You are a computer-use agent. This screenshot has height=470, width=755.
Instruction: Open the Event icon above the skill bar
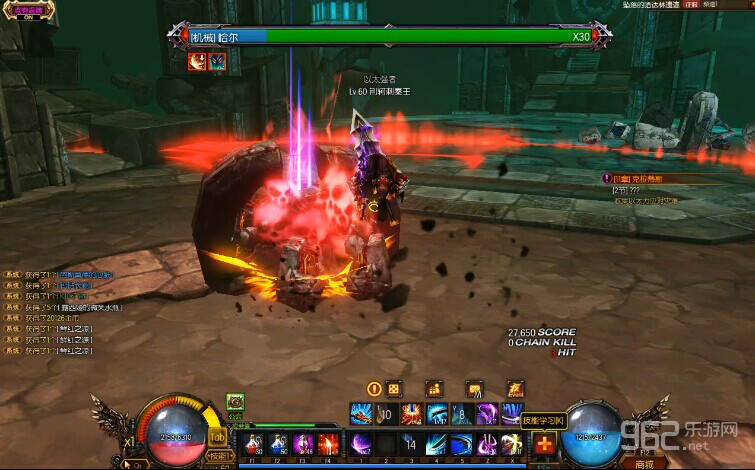[x=515, y=388]
